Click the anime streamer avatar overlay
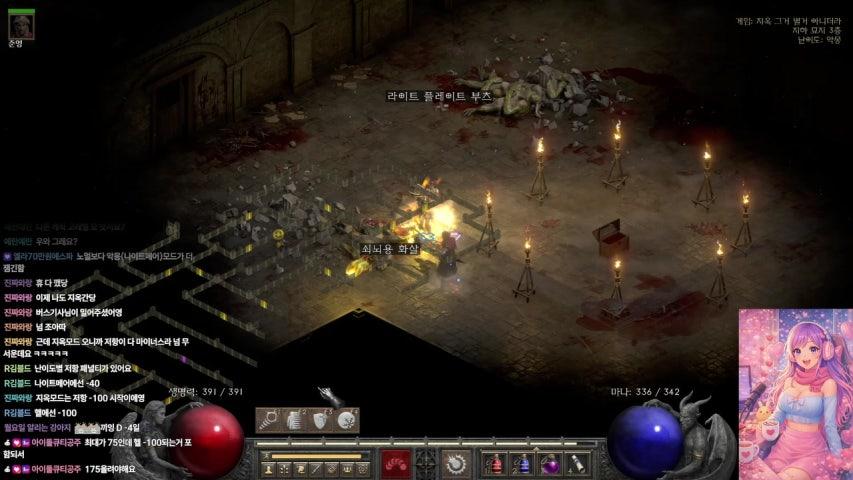 (795, 395)
